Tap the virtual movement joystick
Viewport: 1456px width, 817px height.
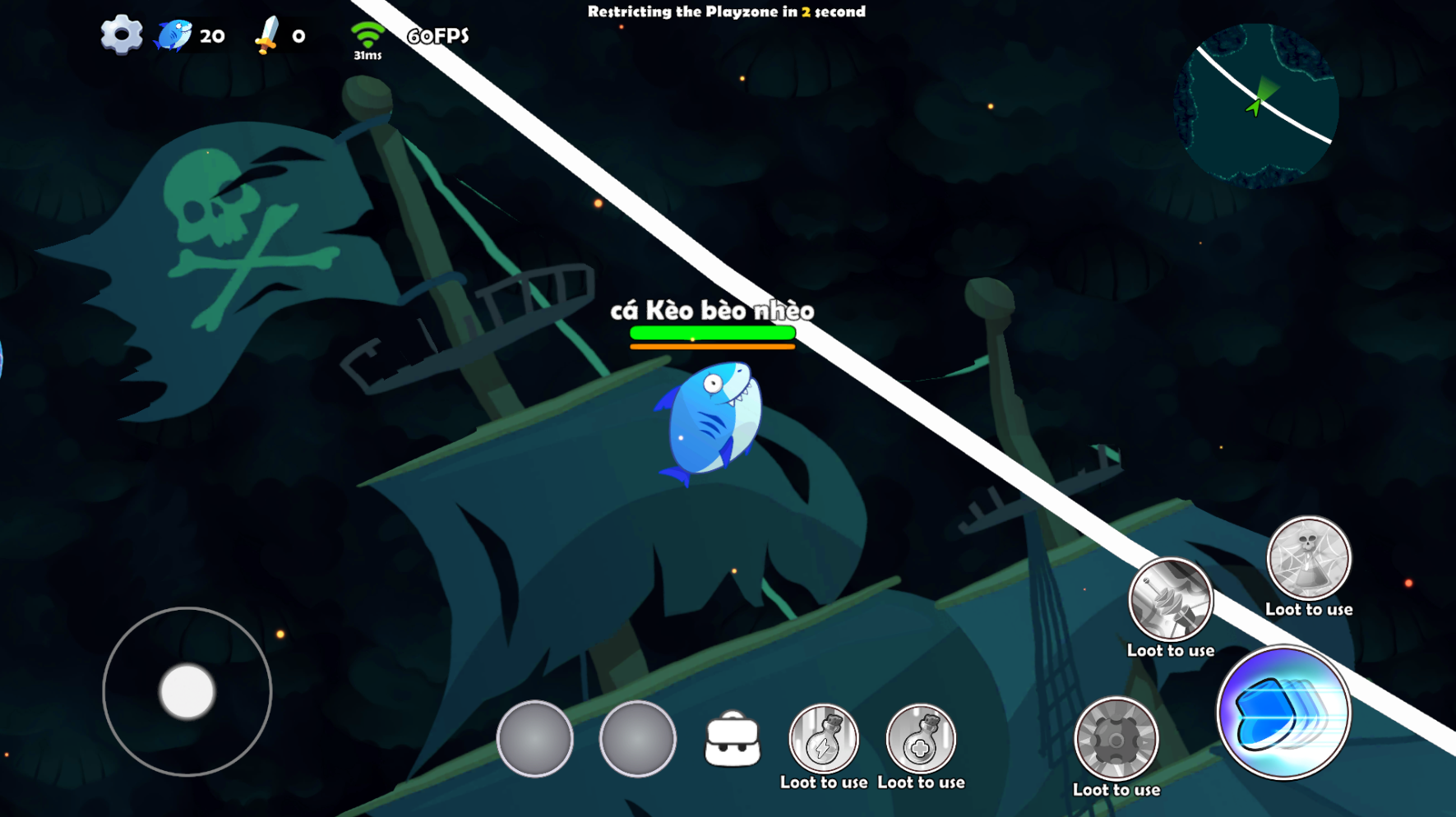[187, 691]
